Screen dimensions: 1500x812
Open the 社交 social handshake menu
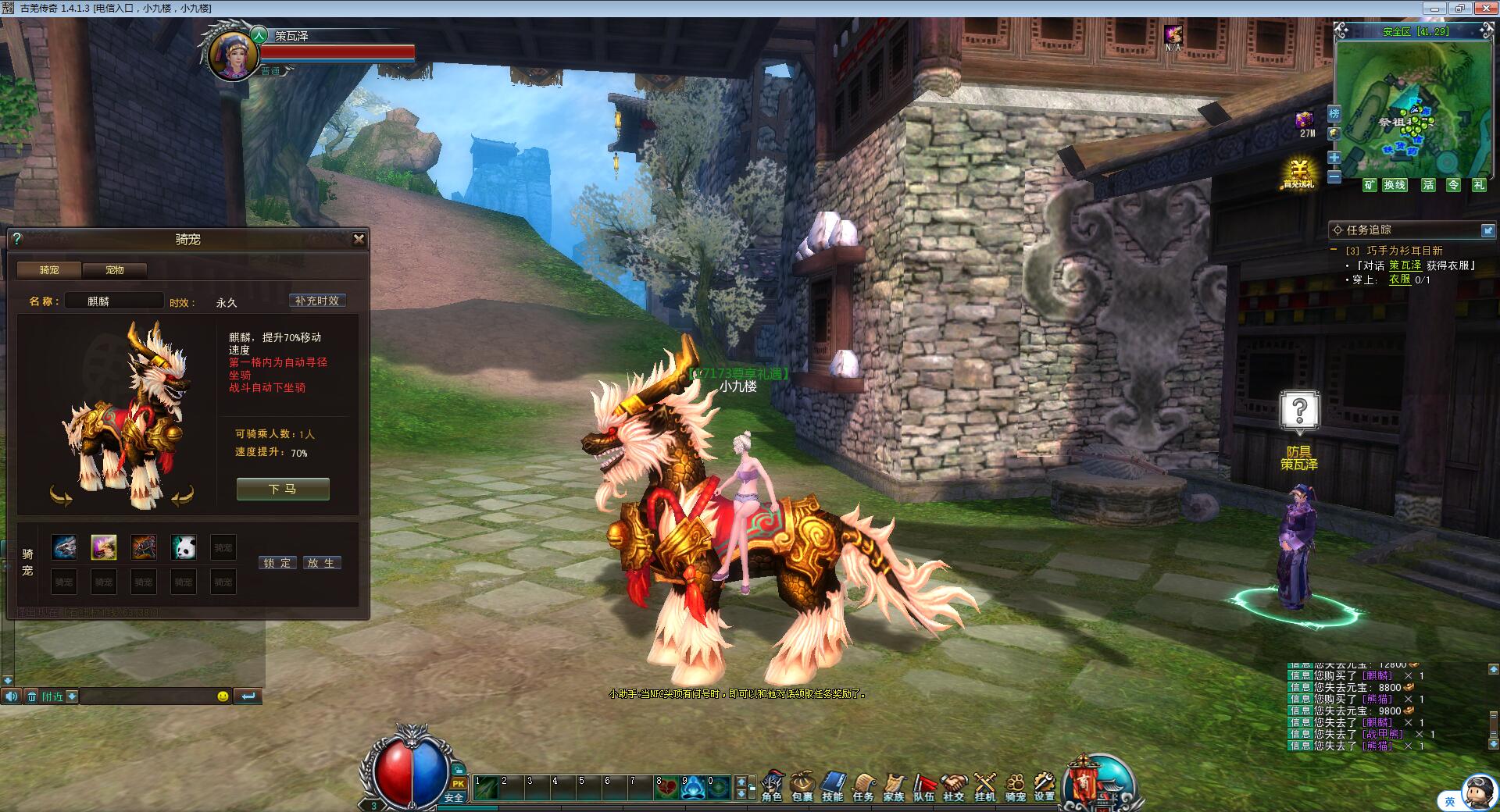[954, 786]
